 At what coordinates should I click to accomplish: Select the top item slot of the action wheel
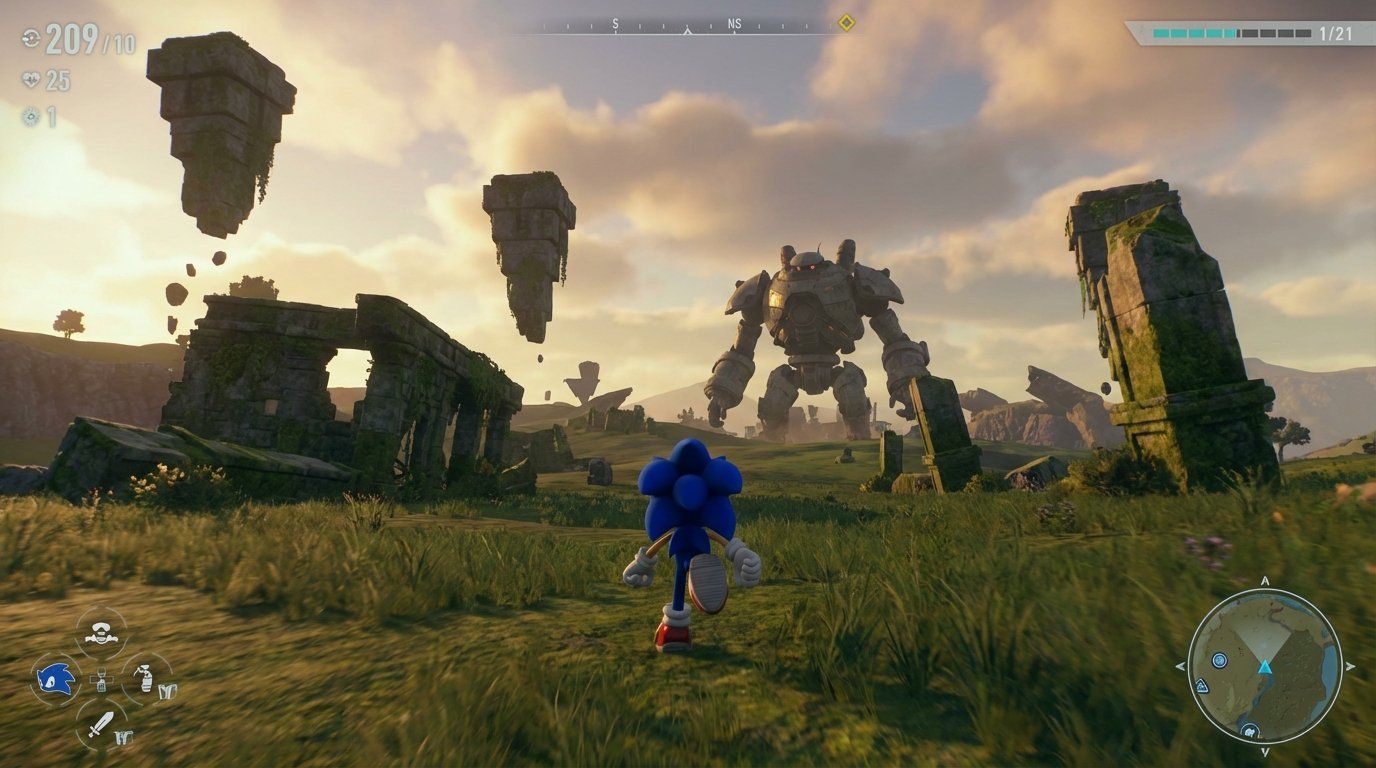coord(101,633)
